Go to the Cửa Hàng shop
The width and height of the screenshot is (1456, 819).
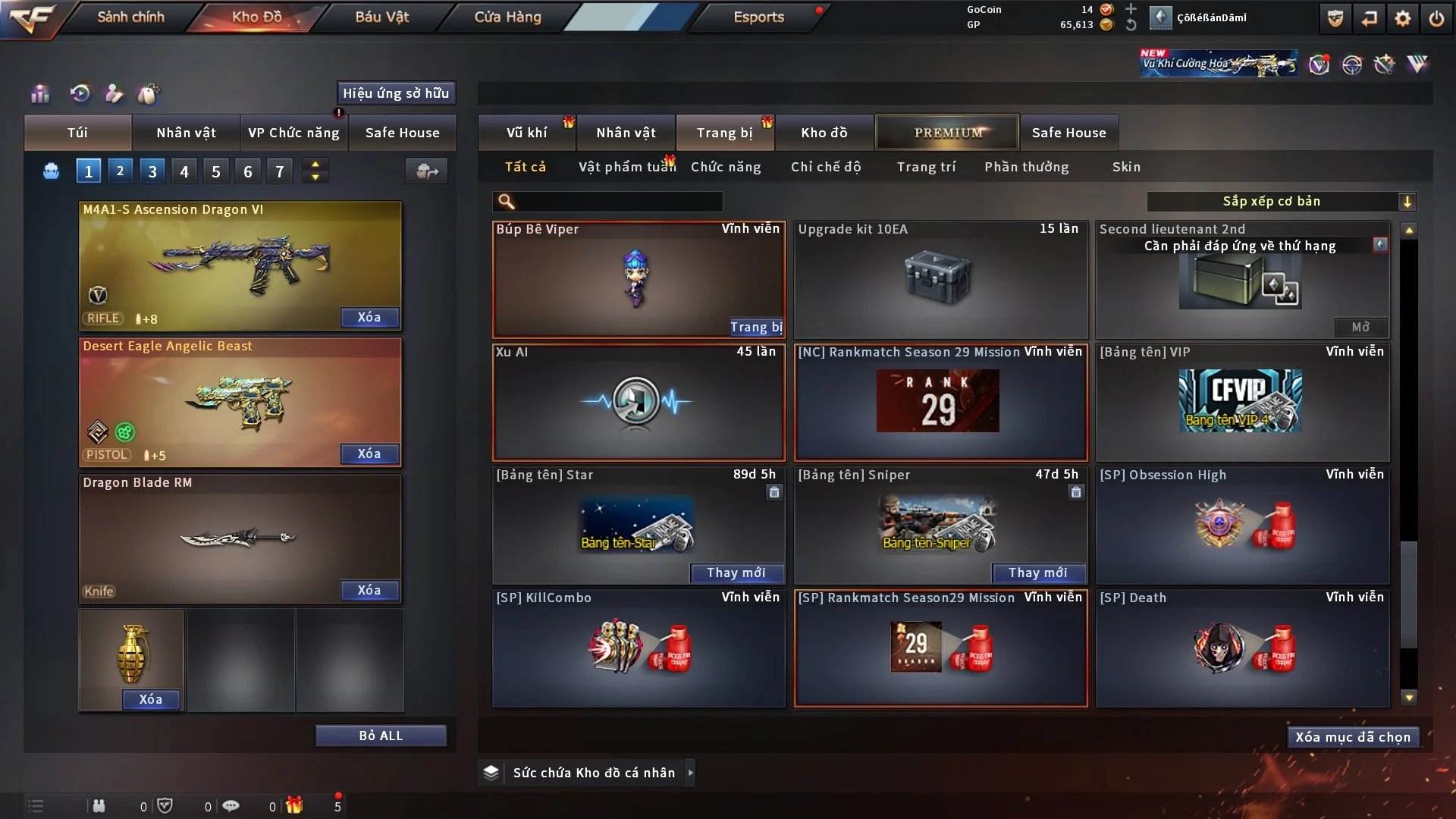click(x=507, y=17)
